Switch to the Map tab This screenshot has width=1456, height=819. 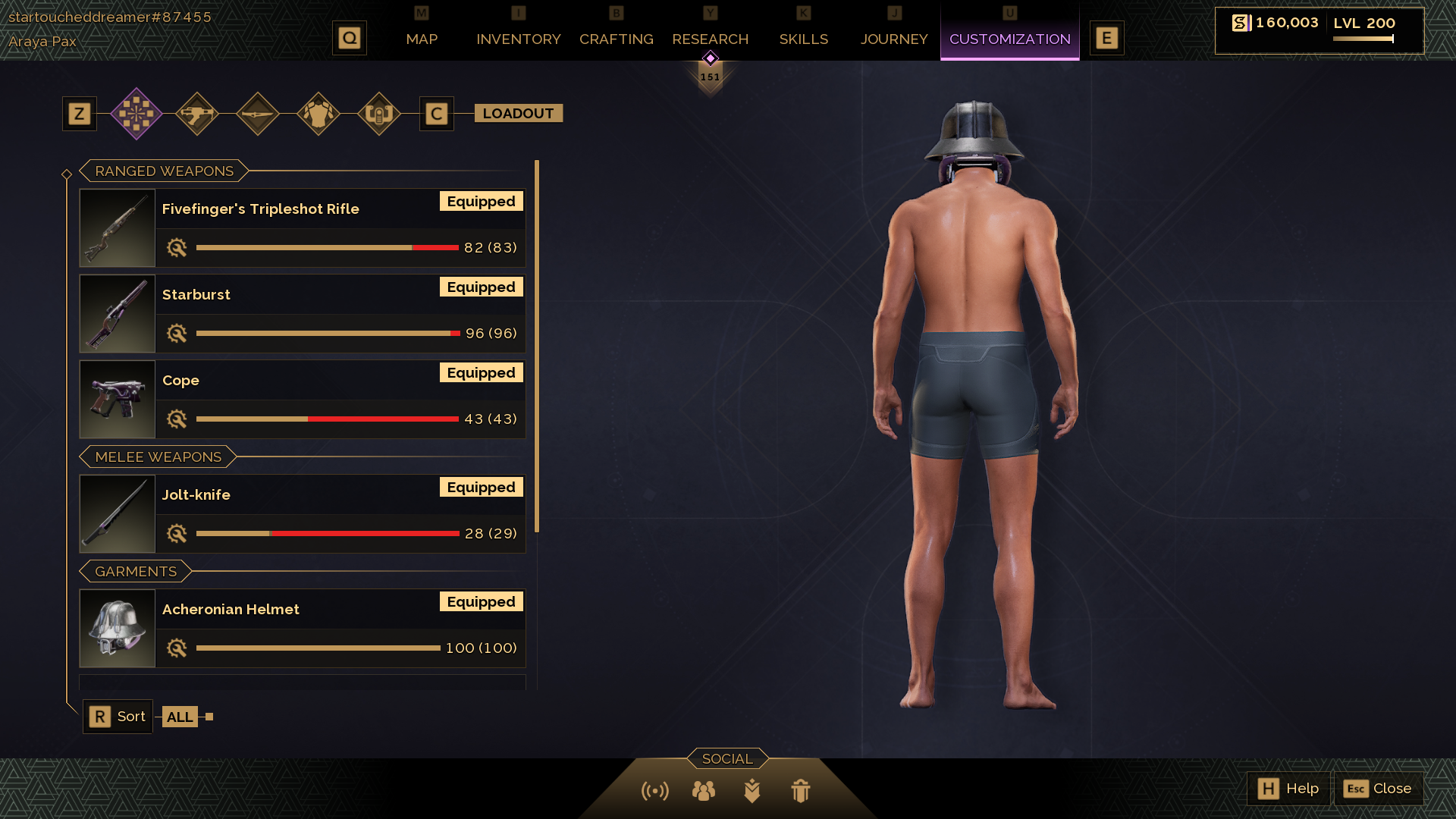click(x=422, y=39)
